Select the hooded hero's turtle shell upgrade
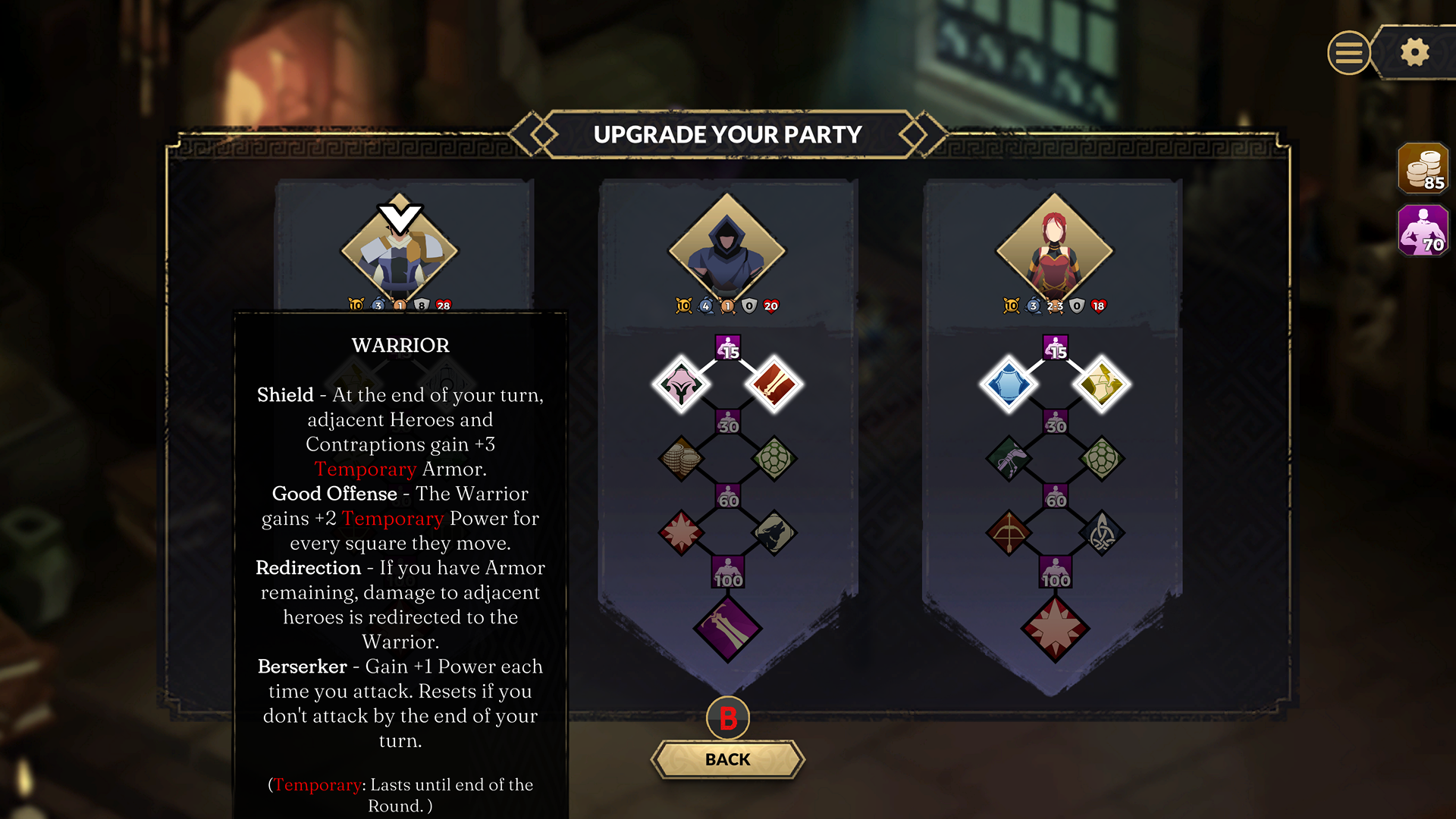The height and width of the screenshot is (819, 1456). [x=773, y=458]
